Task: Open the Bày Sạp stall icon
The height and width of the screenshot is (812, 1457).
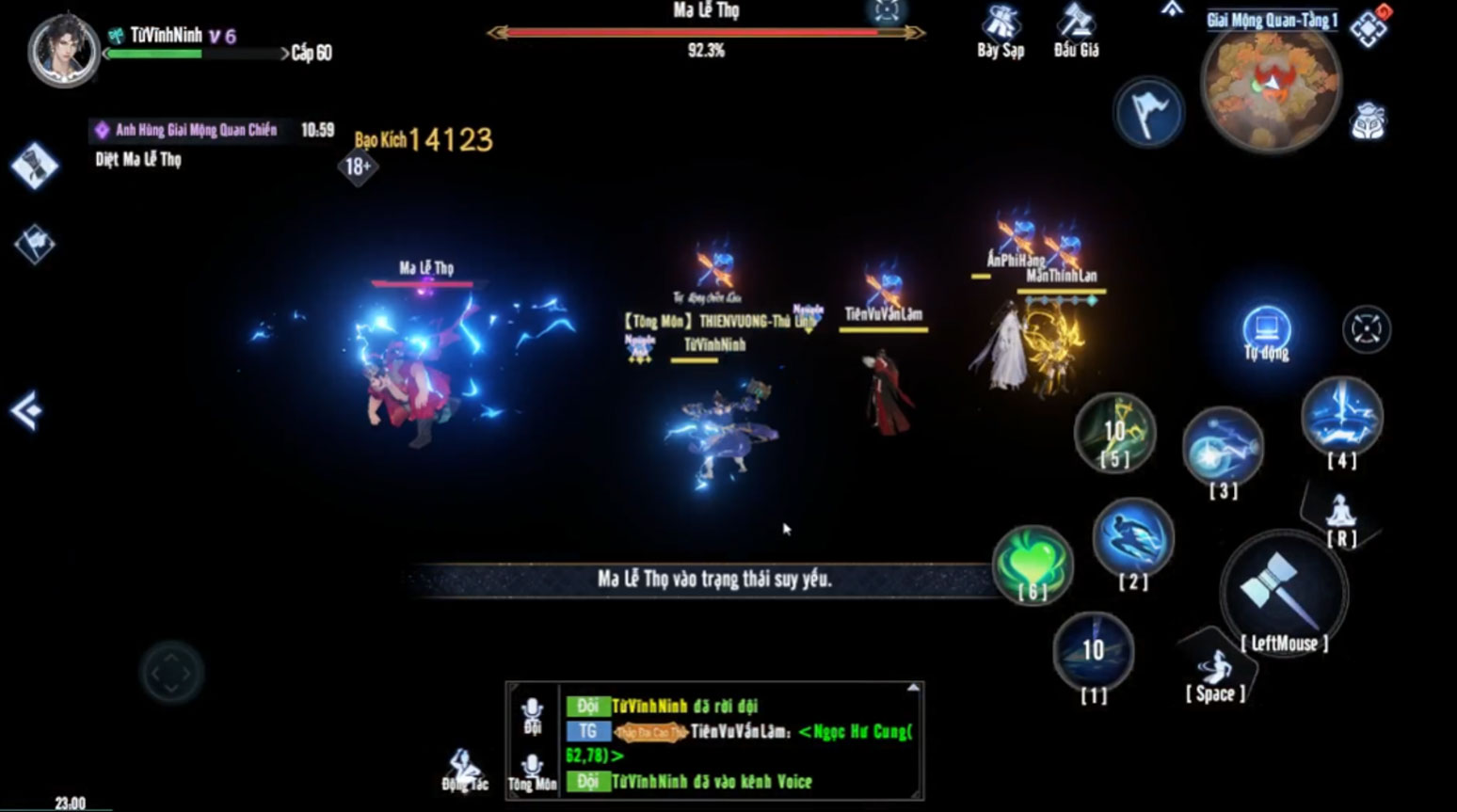Action: click(x=1000, y=30)
